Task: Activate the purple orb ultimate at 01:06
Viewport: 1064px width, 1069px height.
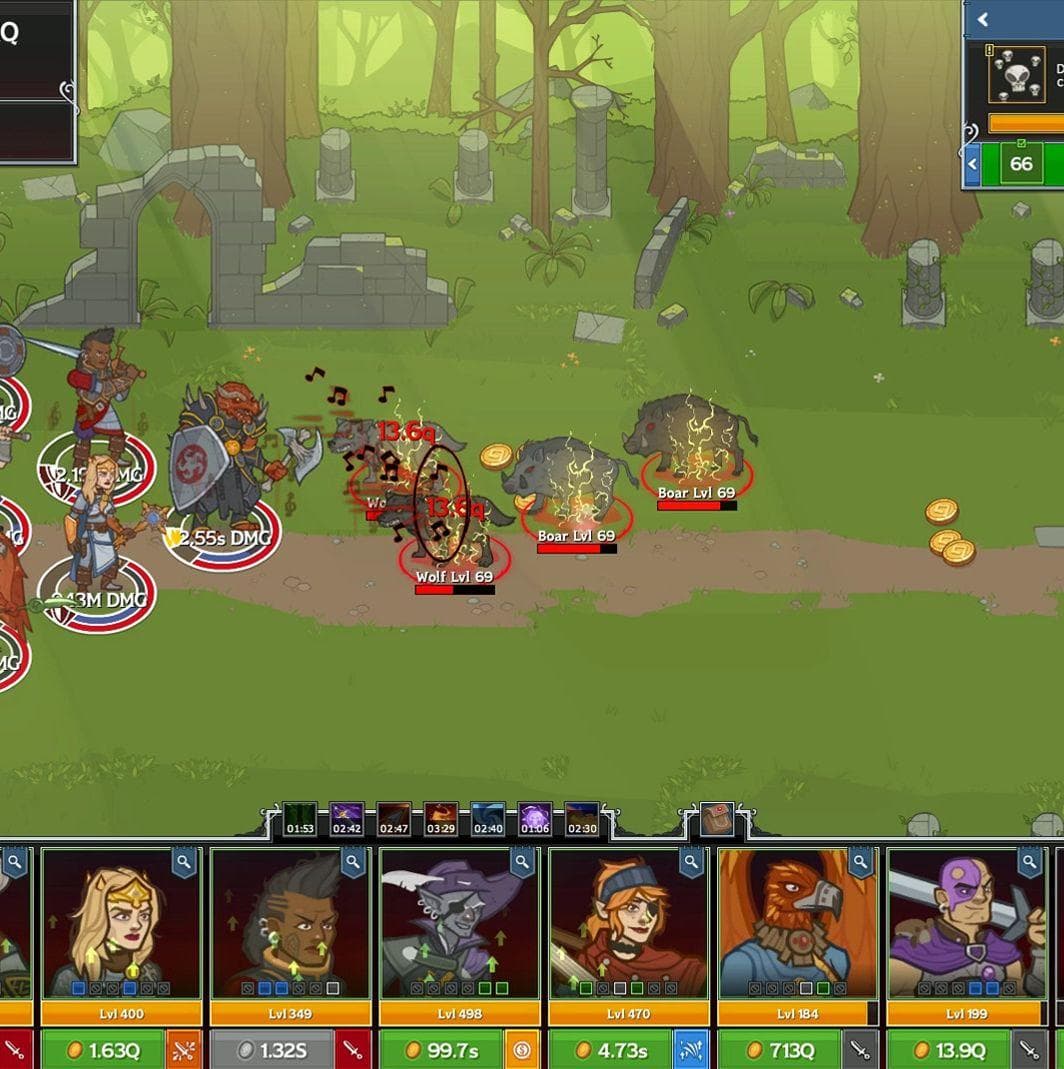Action: (535, 820)
